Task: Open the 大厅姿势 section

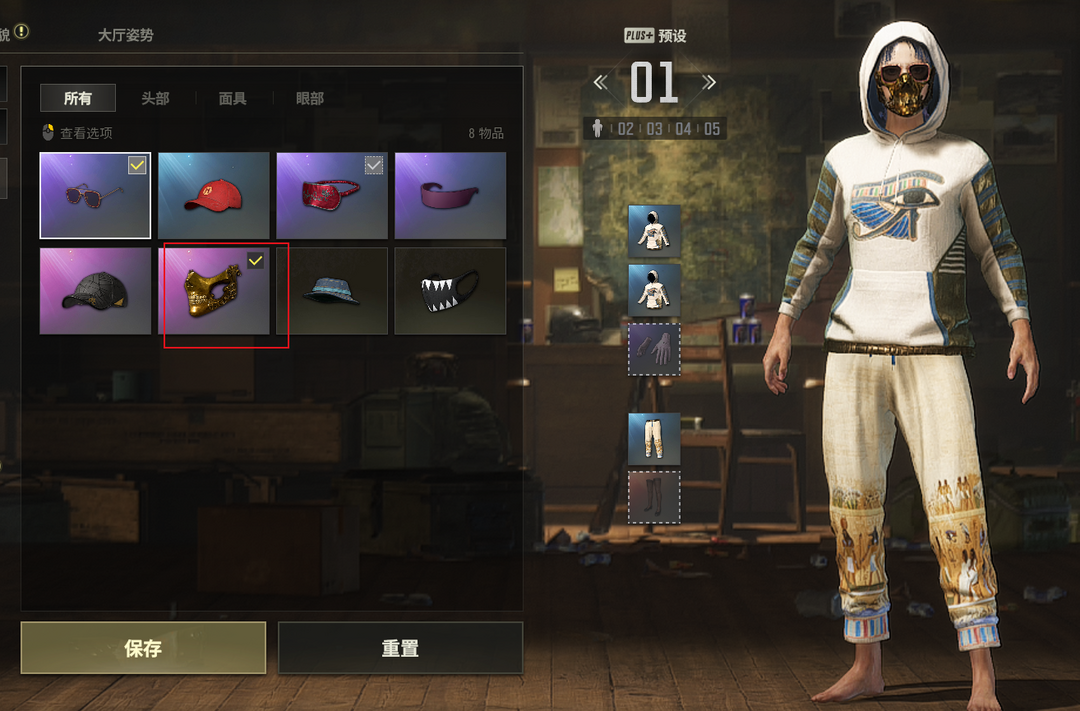Action: click(x=125, y=35)
